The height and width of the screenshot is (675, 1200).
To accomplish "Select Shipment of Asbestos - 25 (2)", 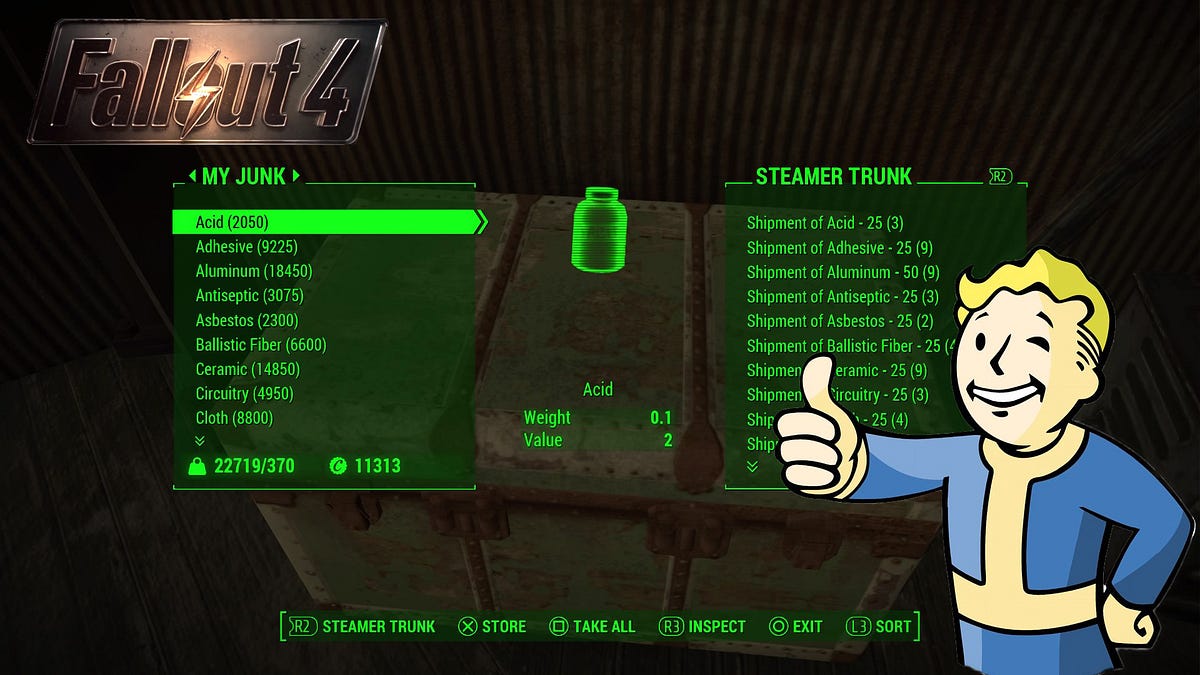I will 840,321.
